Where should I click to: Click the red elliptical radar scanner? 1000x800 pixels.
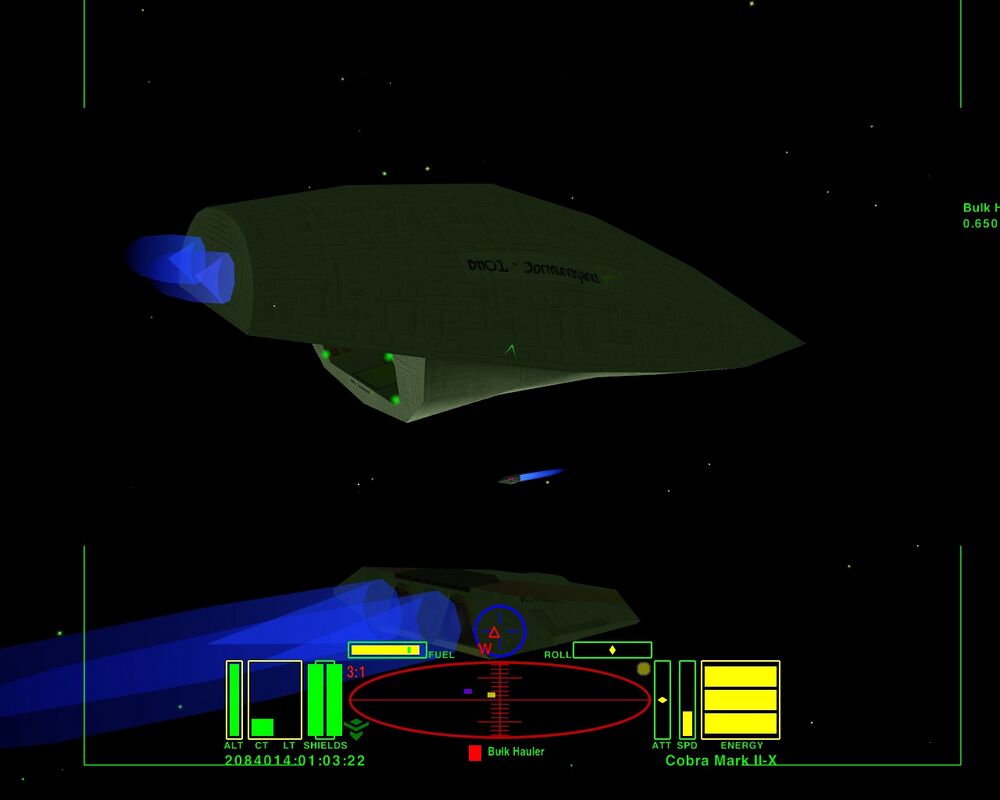click(499, 699)
